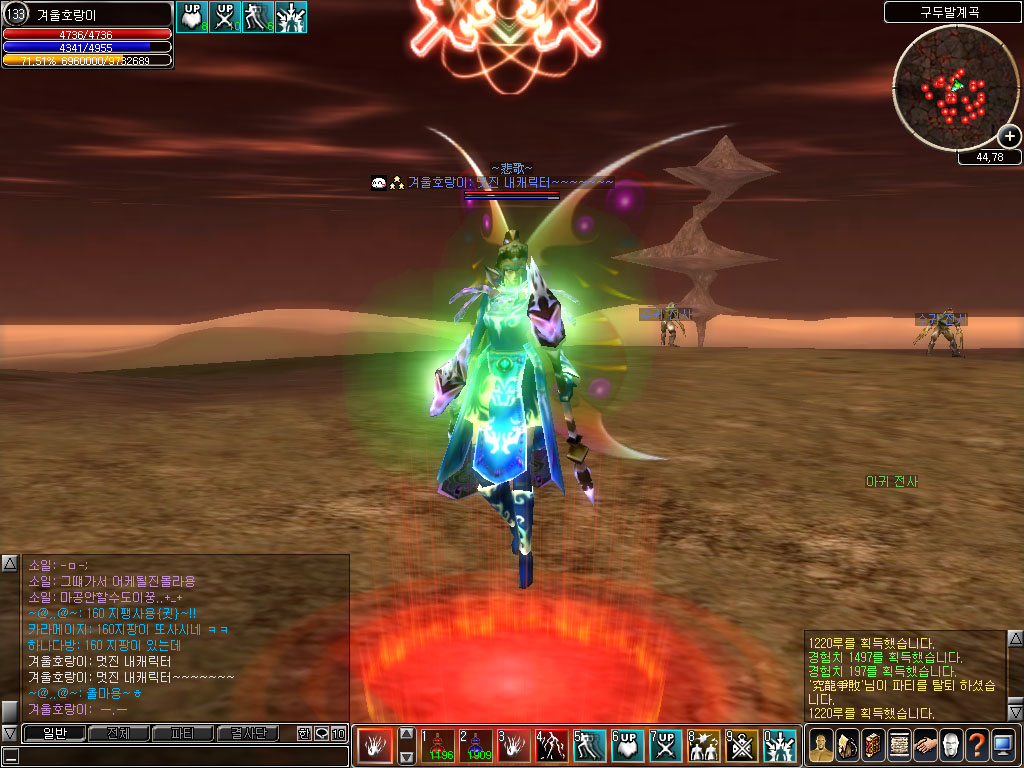Activate the lightning strike skill in slot 4
This screenshot has width=1024, height=768.
click(553, 746)
